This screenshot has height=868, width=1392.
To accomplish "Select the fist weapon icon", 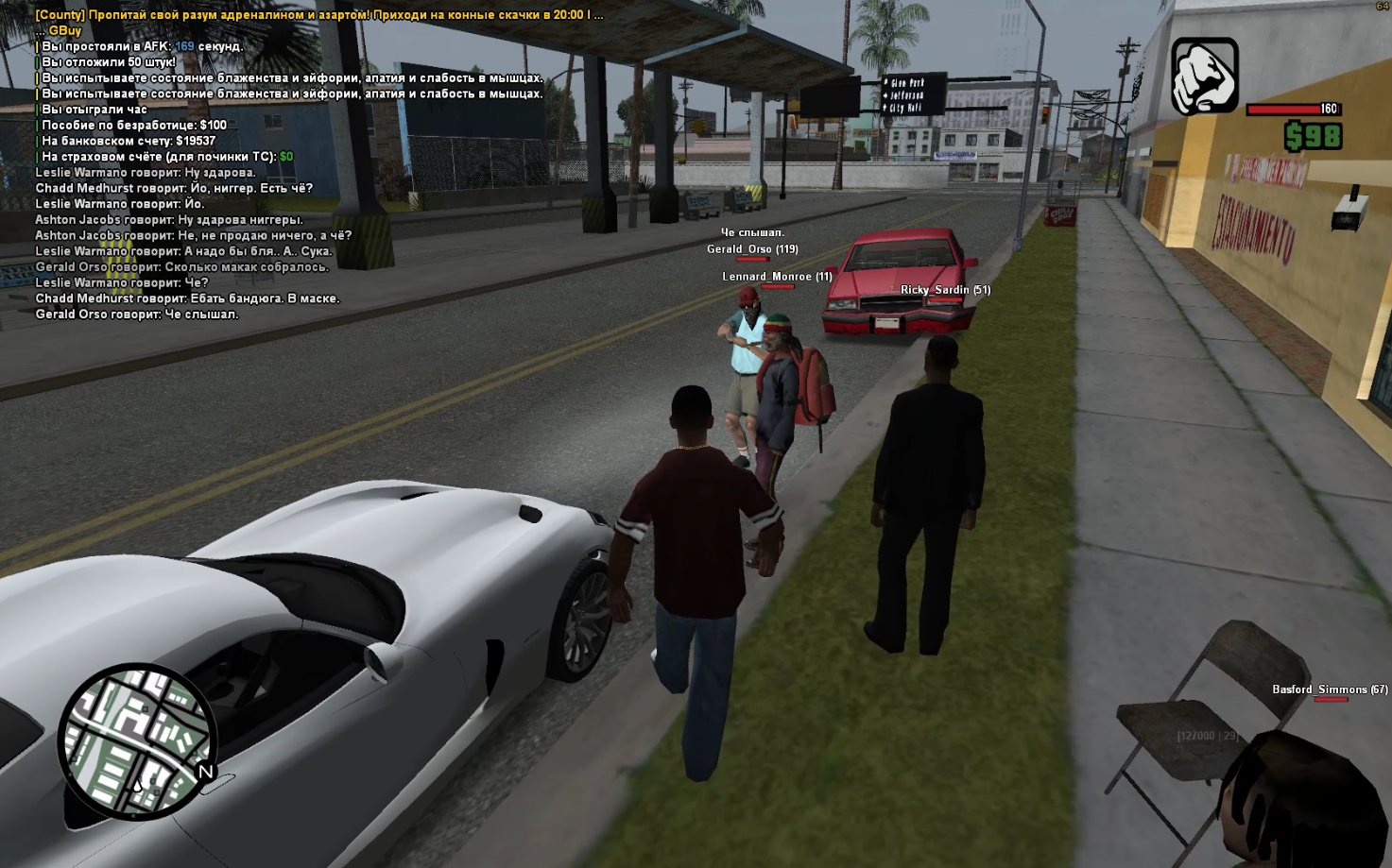I will click(x=1205, y=77).
